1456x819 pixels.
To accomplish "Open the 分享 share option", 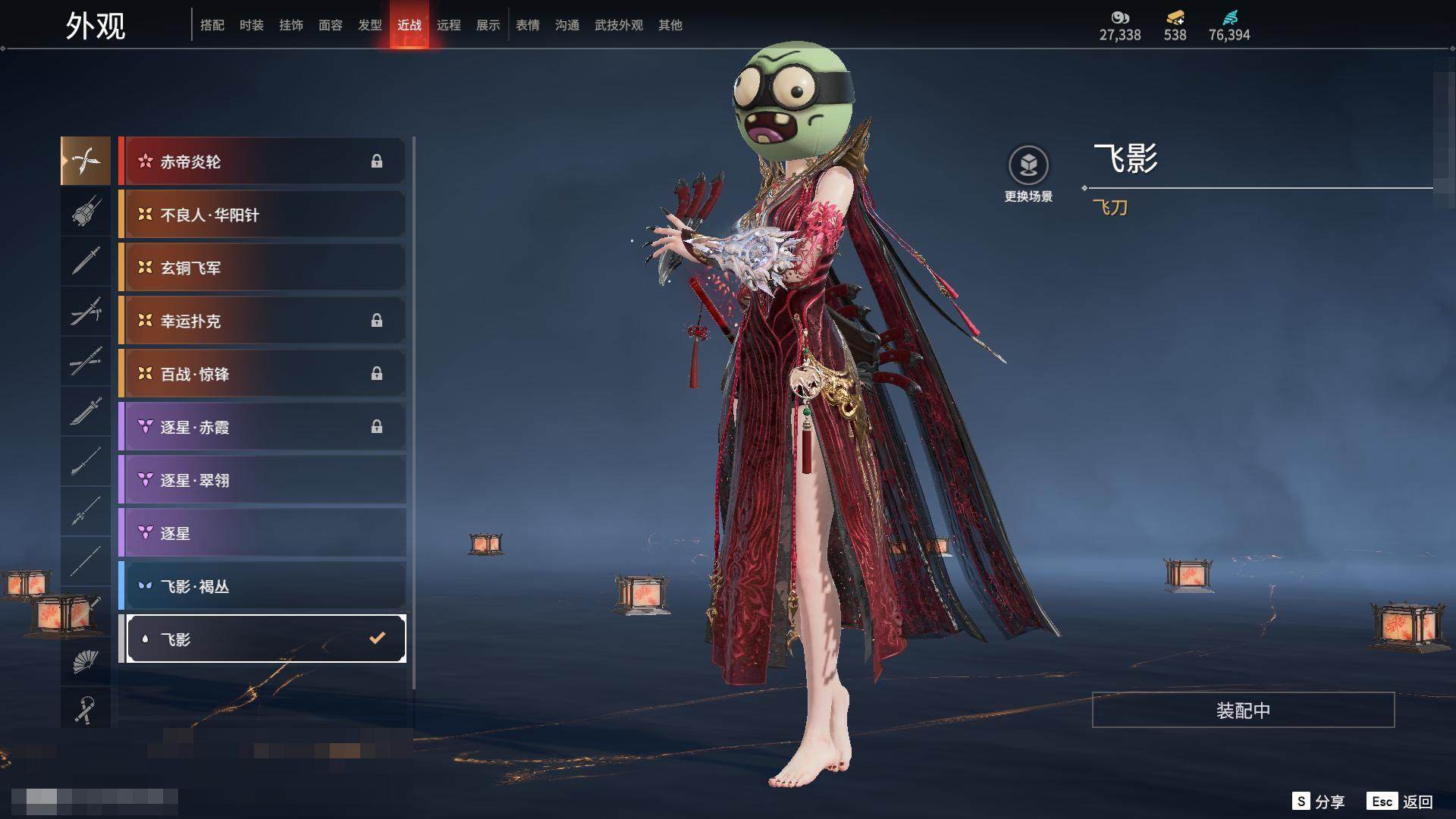I will tap(1319, 802).
